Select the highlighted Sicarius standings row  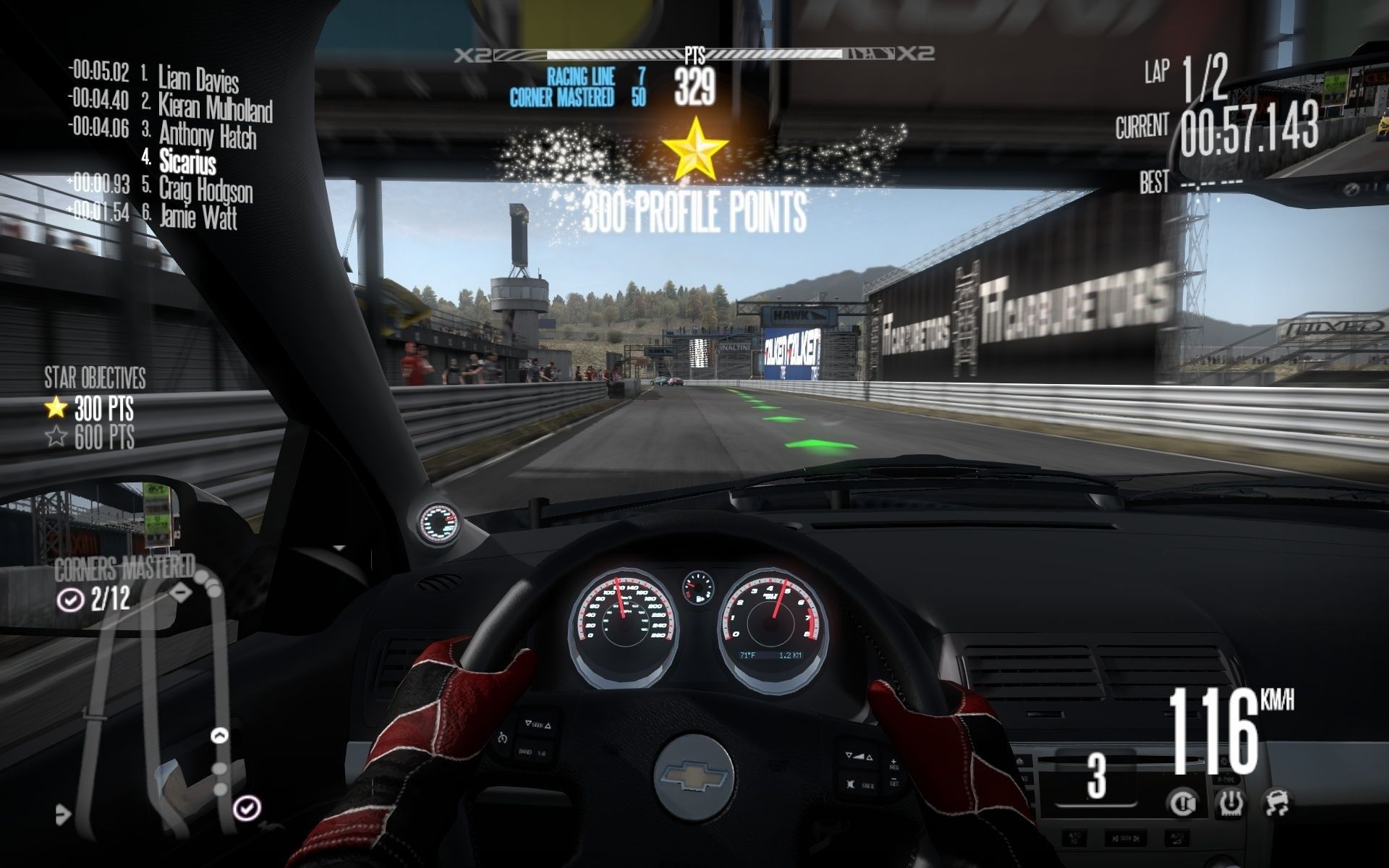click(187, 161)
